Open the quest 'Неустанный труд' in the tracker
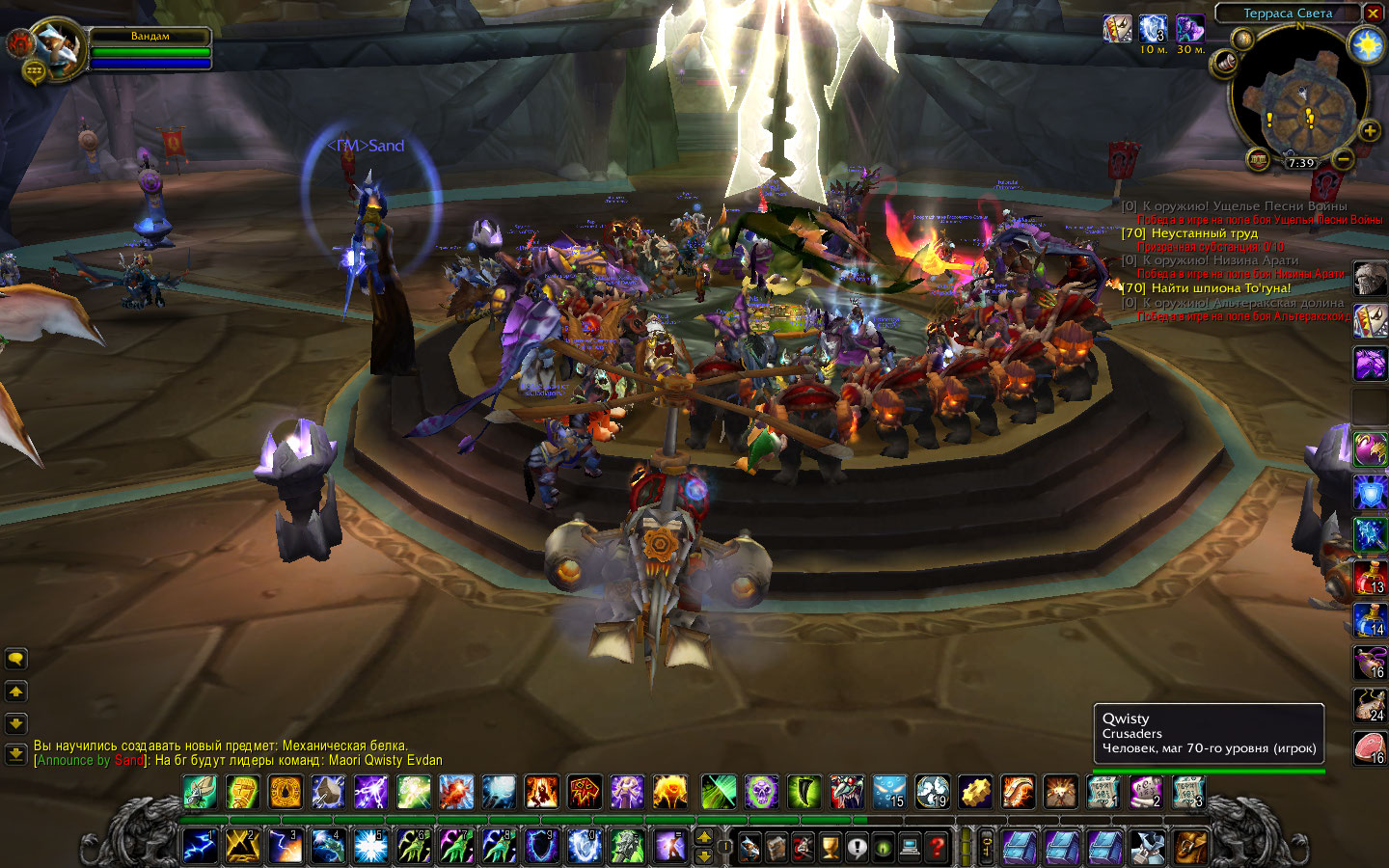 pos(1204,233)
